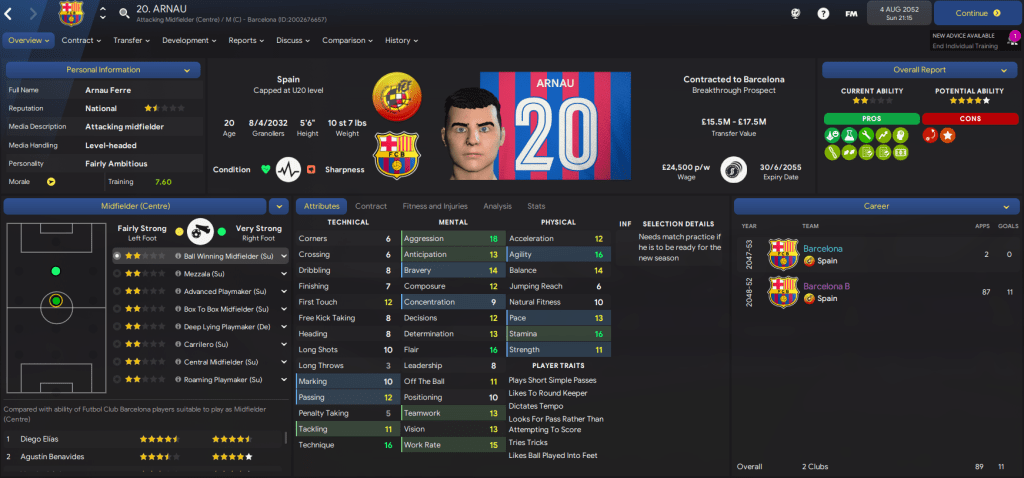Choose the Roaming Playmaker (Su) role

[x=200, y=380]
